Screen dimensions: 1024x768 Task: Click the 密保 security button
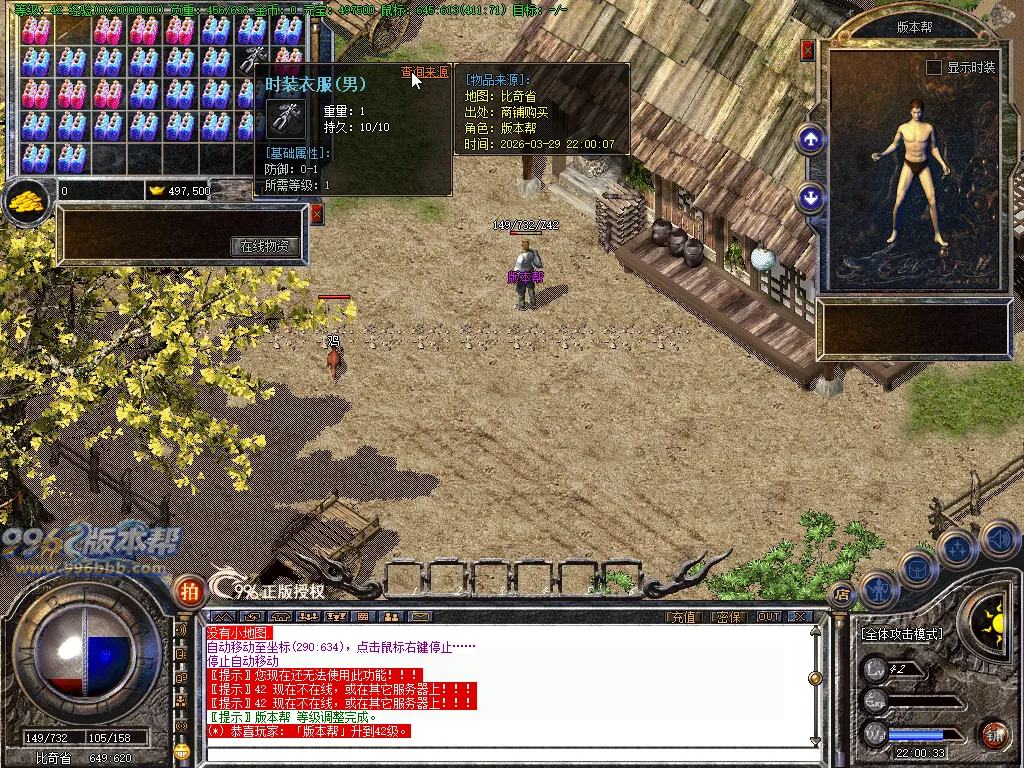729,617
